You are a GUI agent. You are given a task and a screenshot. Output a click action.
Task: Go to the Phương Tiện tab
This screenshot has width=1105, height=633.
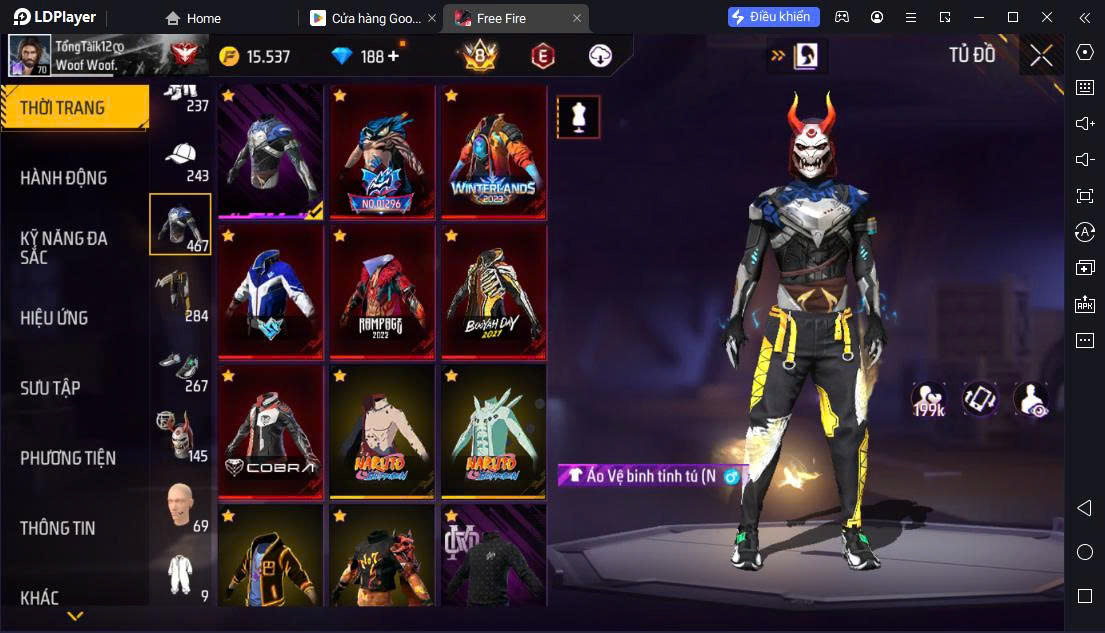click(68, 458)
